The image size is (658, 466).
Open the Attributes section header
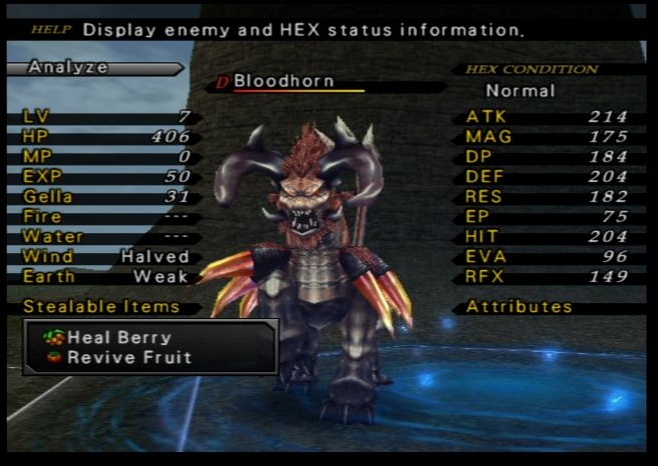click(518, 307)
